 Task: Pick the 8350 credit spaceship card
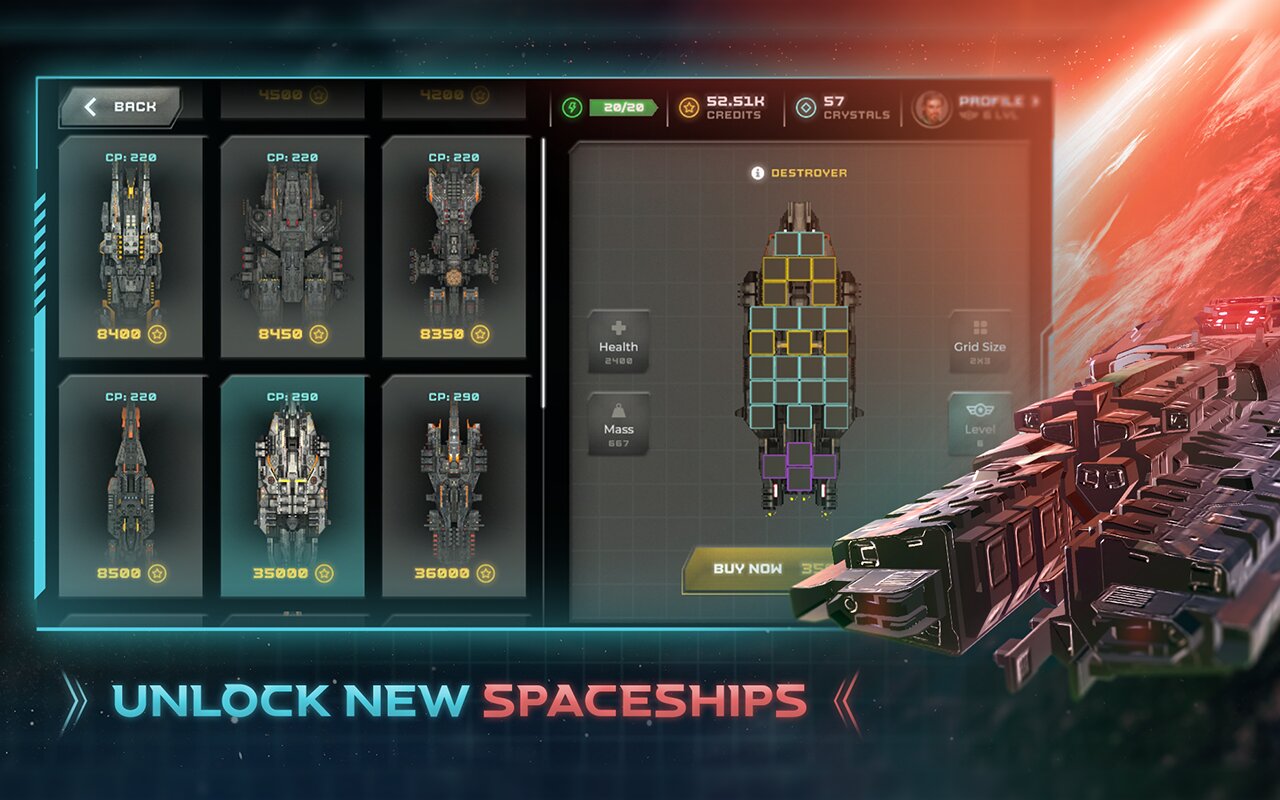pyautogui.click(x=454, y=247)
